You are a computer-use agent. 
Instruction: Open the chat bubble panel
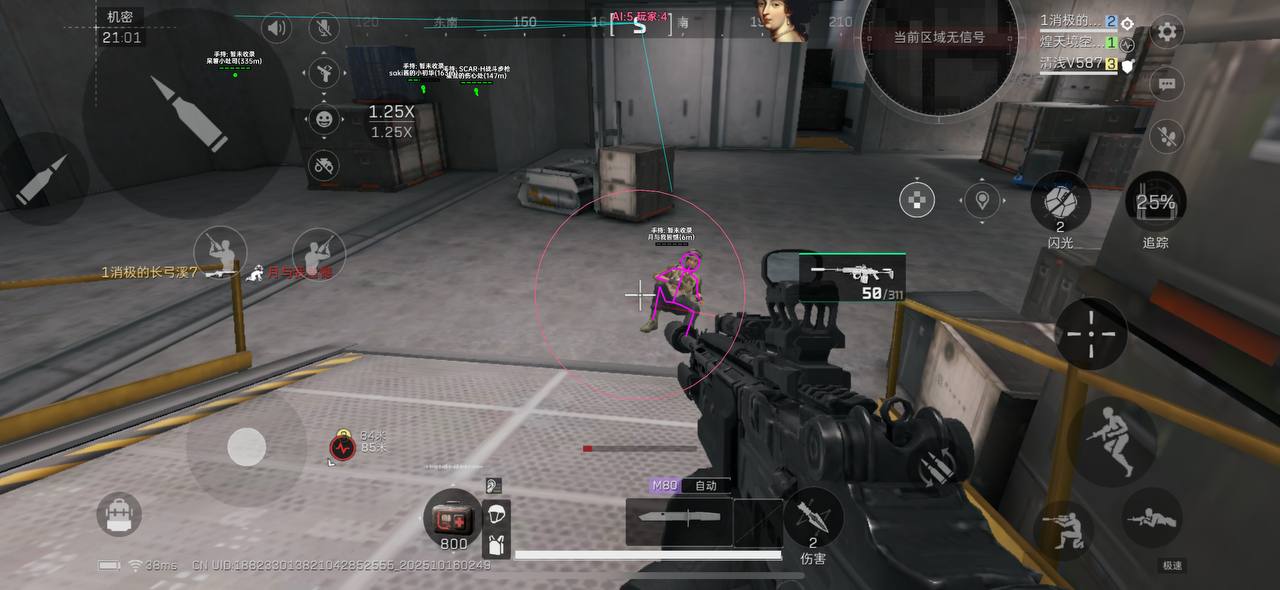[x=1166, y=84]
